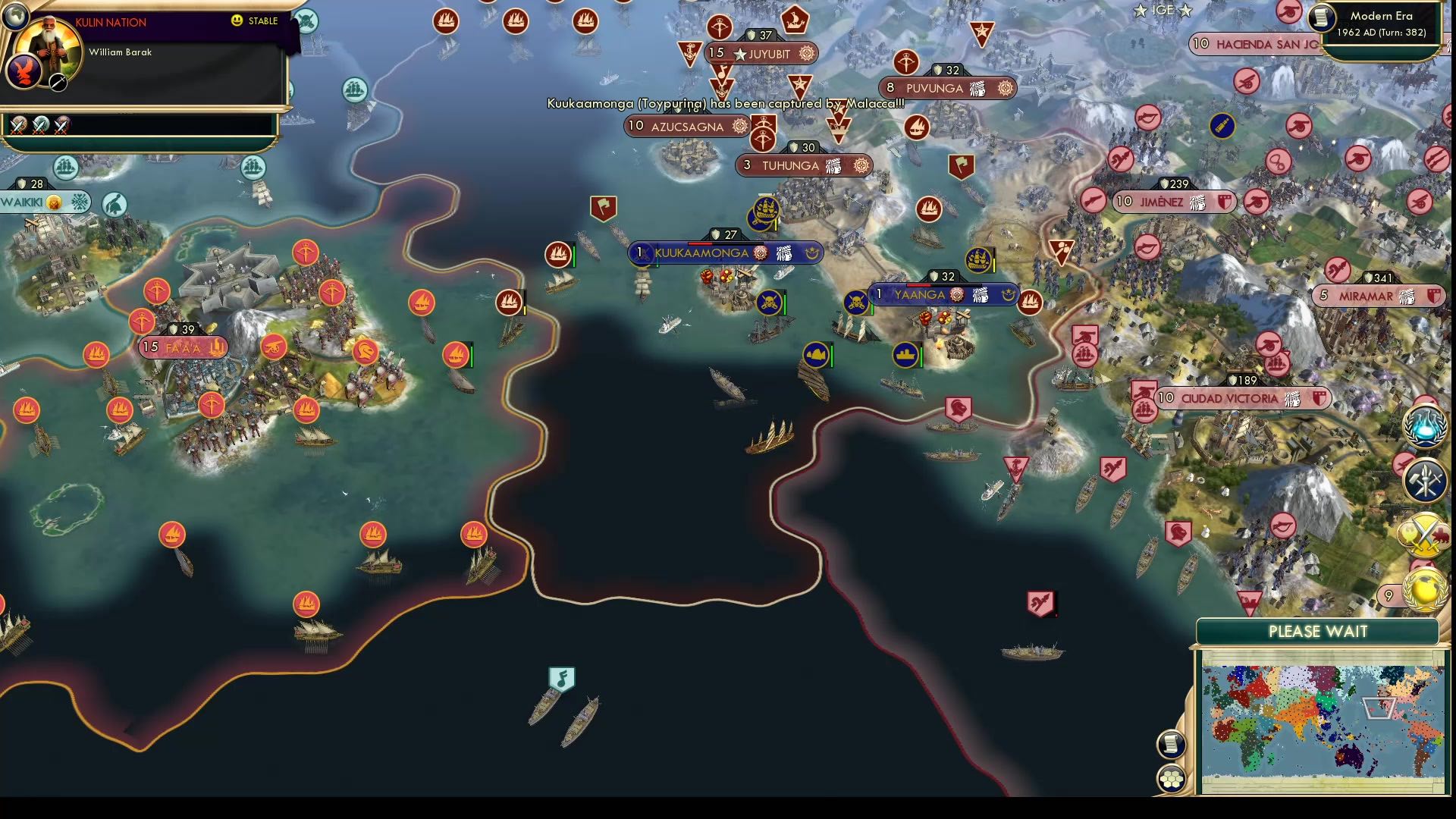The width and height of the screenshot is (1456, 819).
Task: Click the PLEASE WAIT banner
Action: pyautogui.click(x=1317, y=631)
